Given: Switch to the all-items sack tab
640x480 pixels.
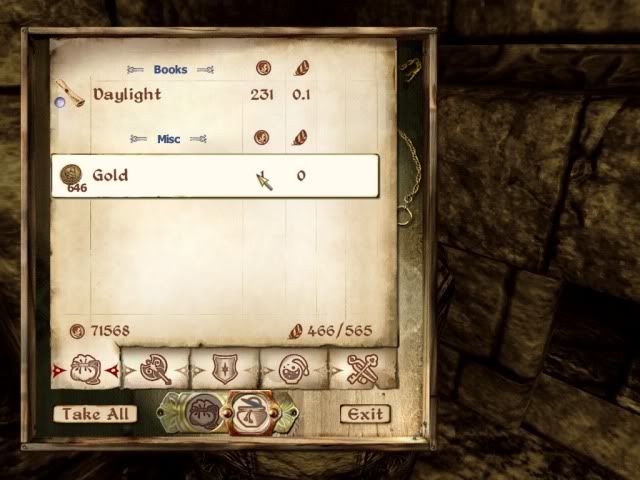Looking at the screenshot, I should pyautogui.click(x=85, y=368).
